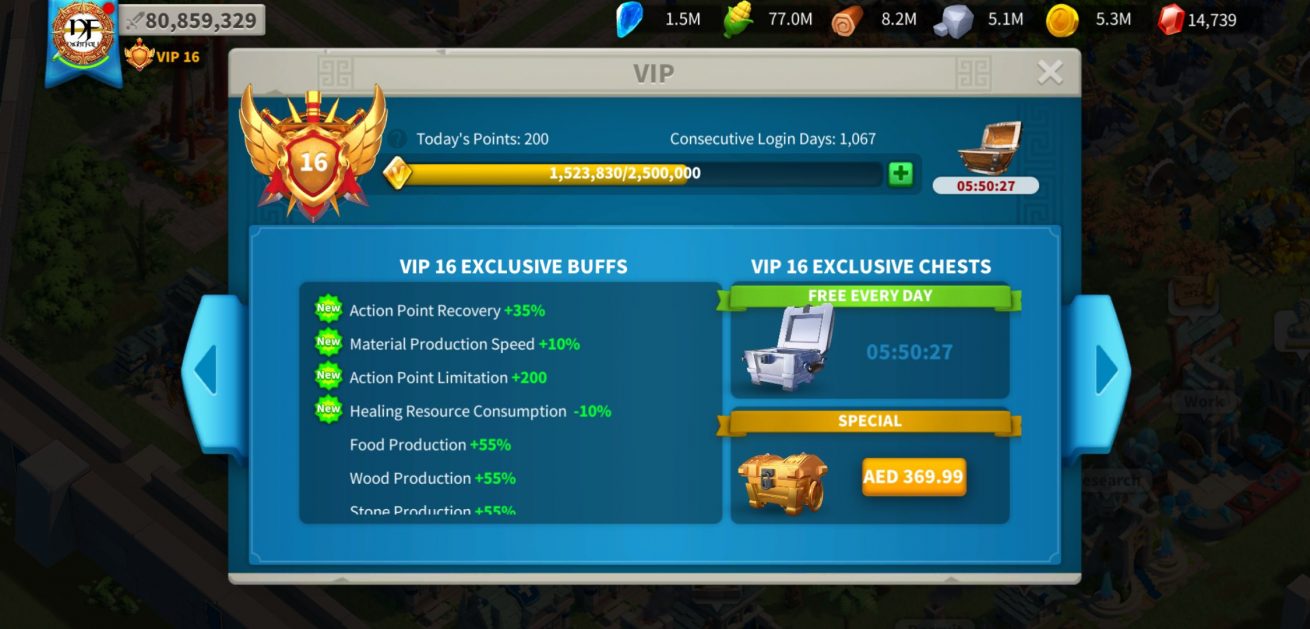Image resolution: width=1310 pixels, height=629 pixels.
Task: Go to the next VIP level page
Action: [x=1105, y=371]
